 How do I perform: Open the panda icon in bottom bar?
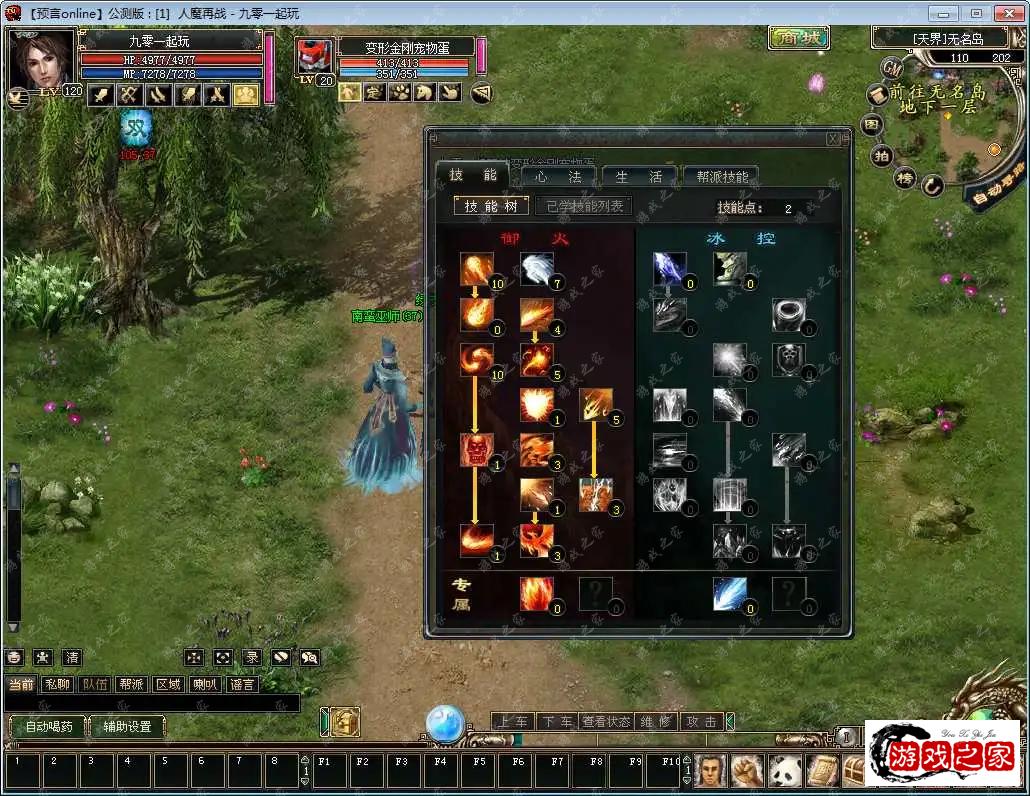pyautogui.click(x=784, y=771)
